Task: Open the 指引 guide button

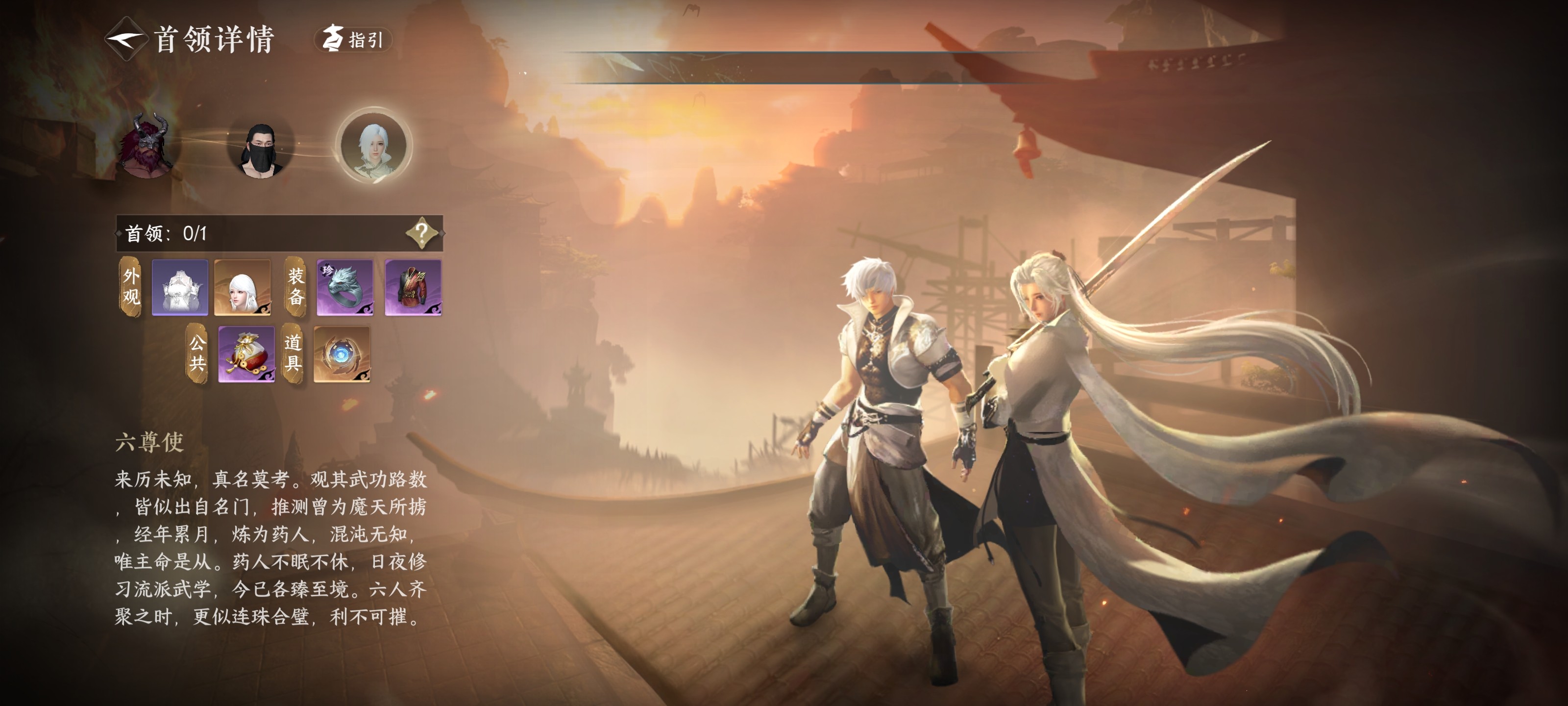Action: 353,40
